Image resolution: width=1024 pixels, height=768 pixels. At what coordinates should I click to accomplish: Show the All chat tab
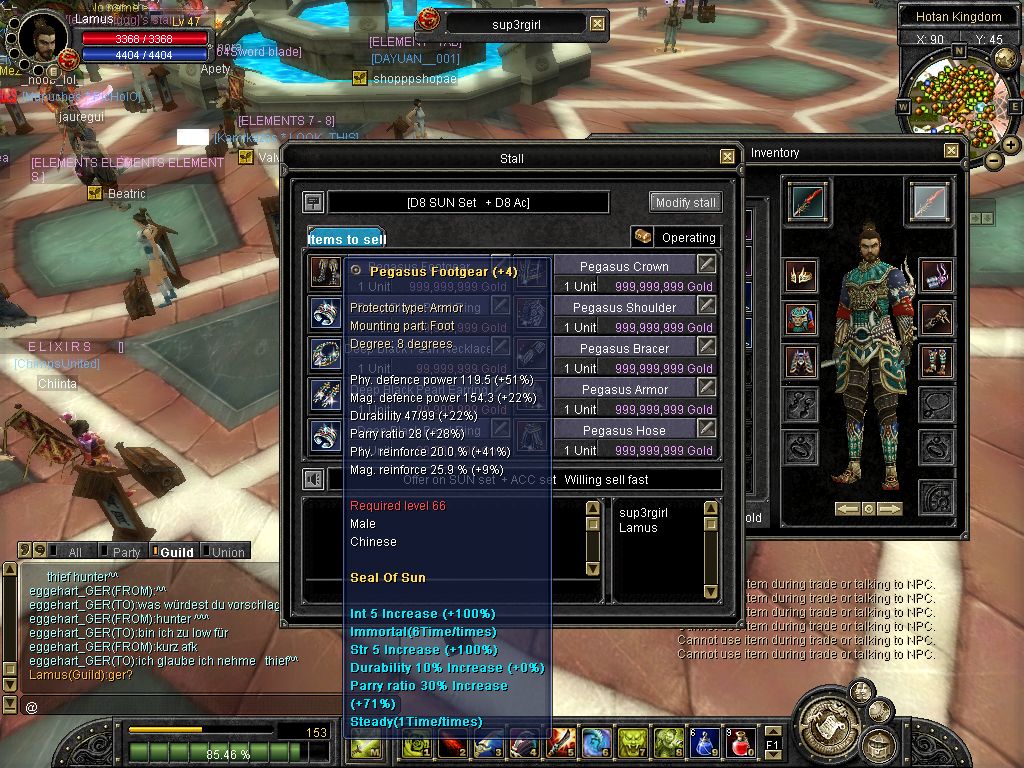[x=73, y=552]
